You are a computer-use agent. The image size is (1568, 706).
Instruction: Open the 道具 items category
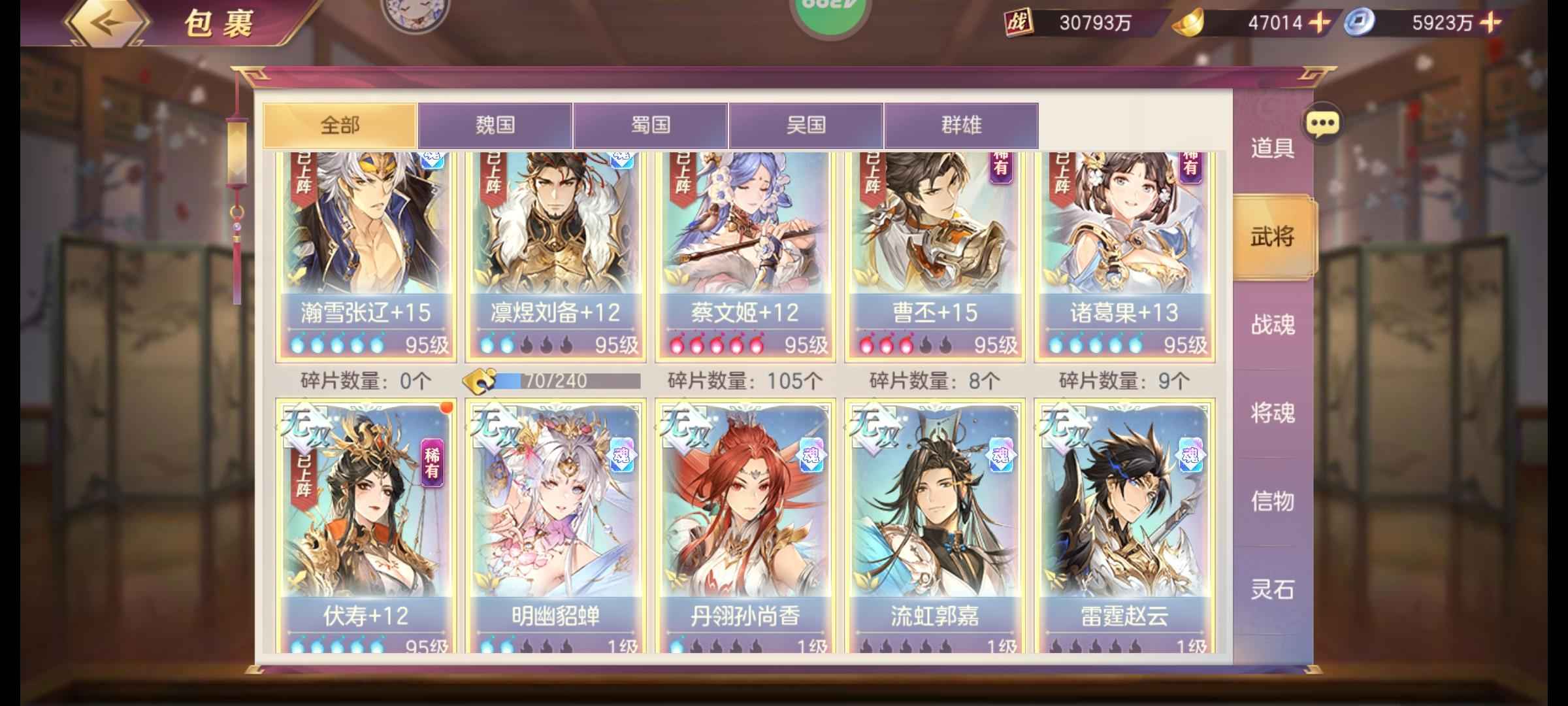[1272, 148]
